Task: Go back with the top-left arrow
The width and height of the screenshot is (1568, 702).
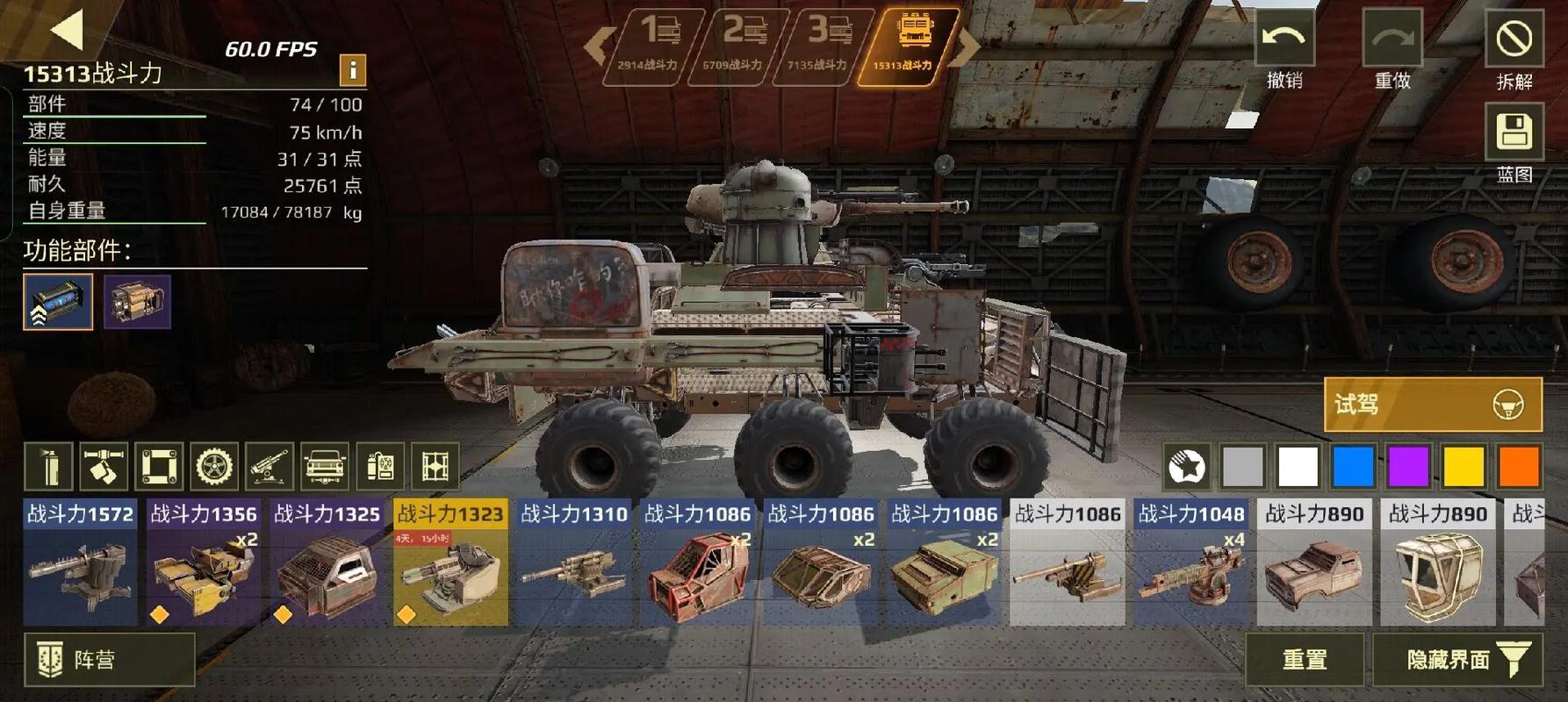Action: pos(67,29)
